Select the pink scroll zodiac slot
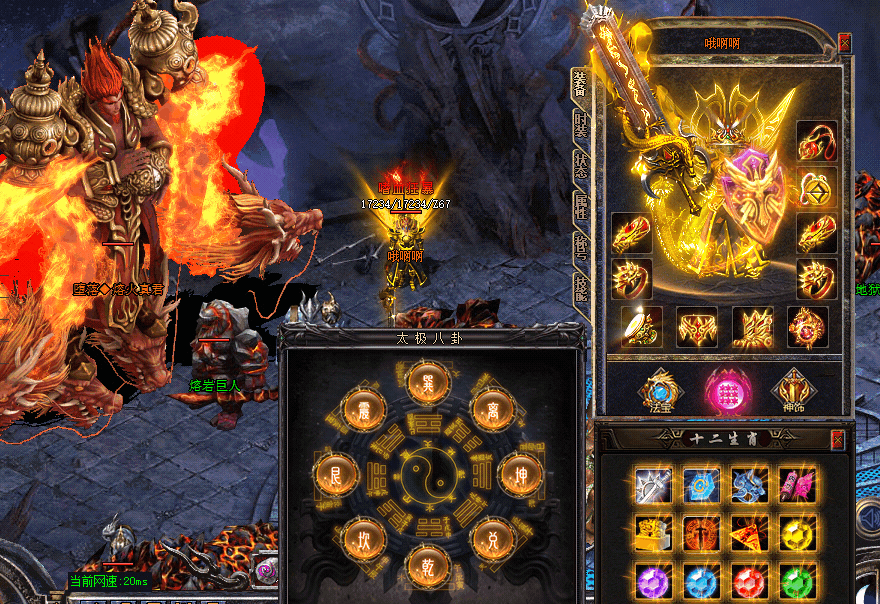The width and height of the screenshot is (880, 604). (797, 484)
